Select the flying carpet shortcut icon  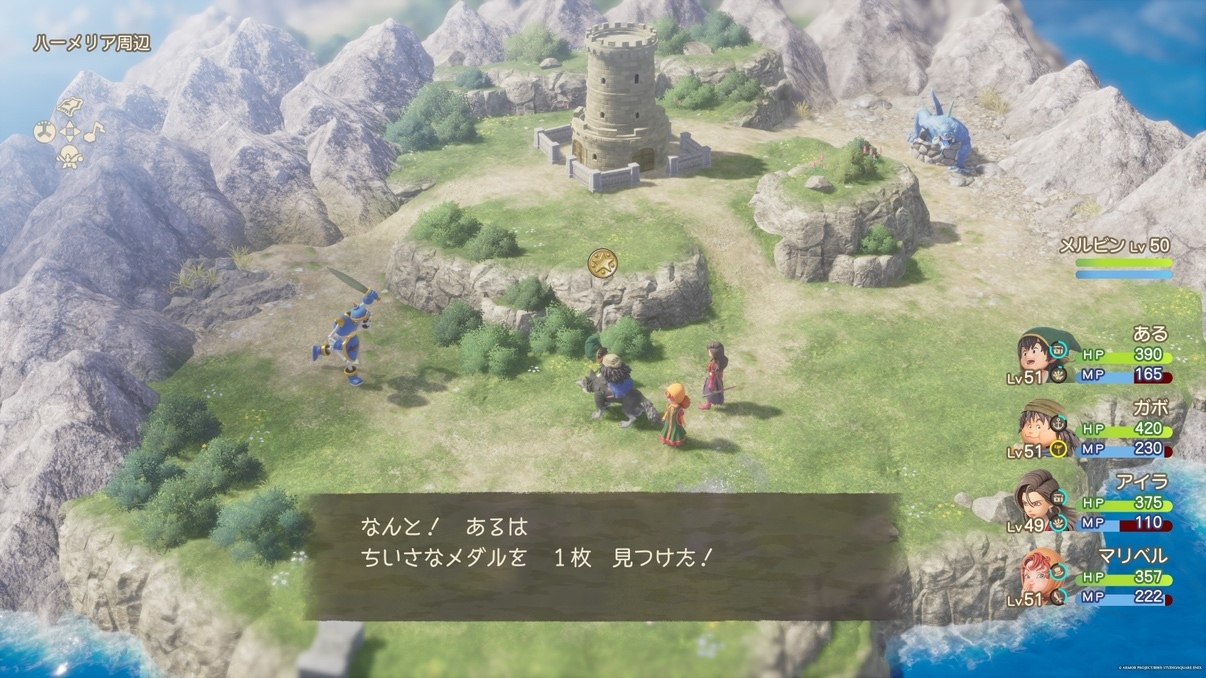[69, 108]
